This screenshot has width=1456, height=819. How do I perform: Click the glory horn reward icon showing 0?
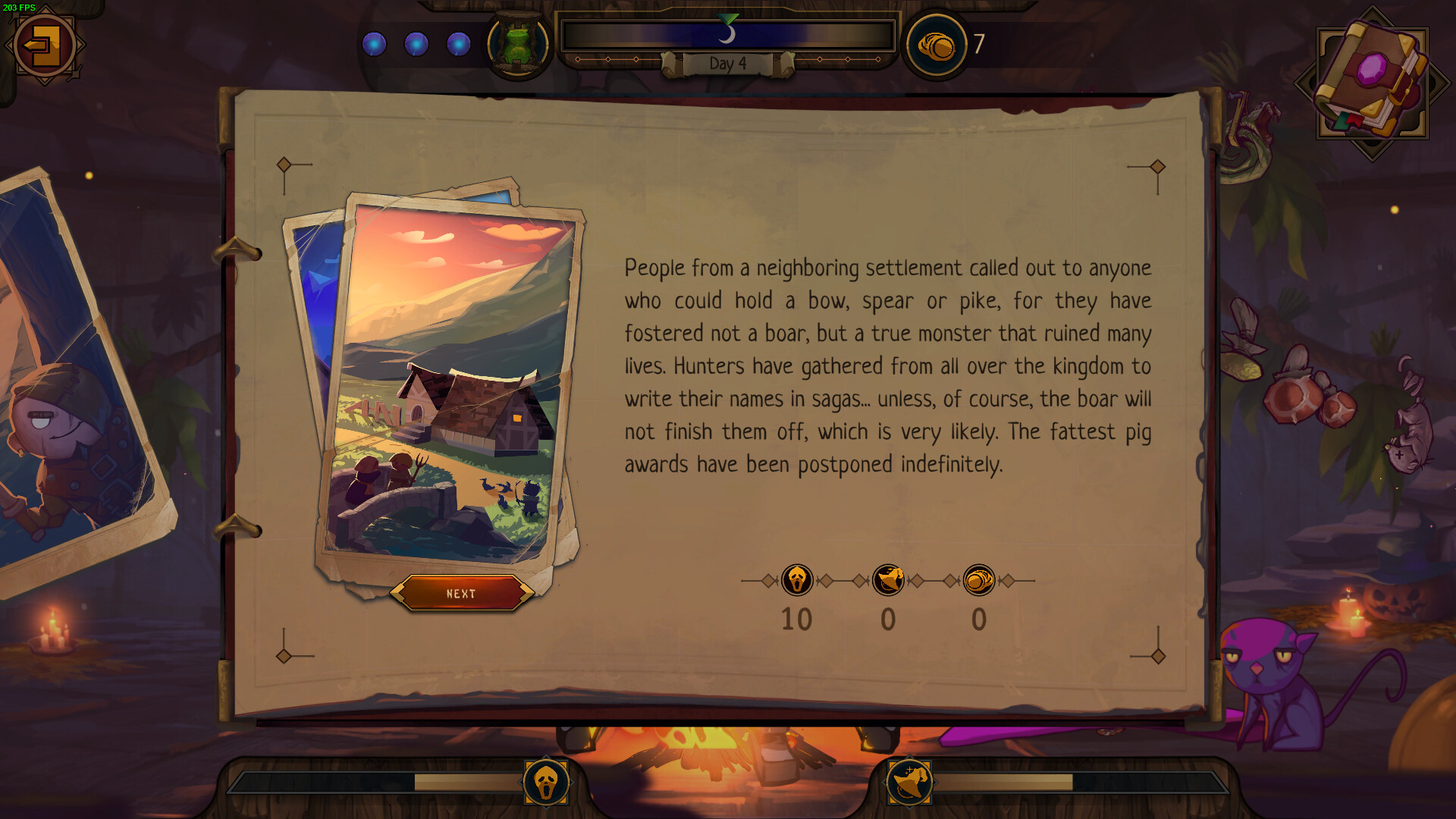(x=888, y=580)
